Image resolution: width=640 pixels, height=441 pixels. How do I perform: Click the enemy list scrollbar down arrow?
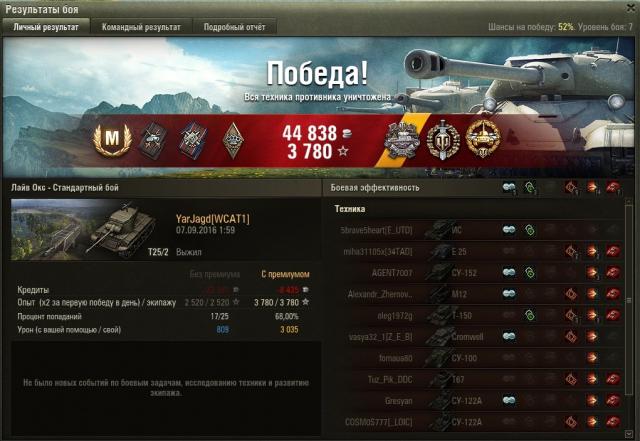pyautogui.click(x=629, y=432)
